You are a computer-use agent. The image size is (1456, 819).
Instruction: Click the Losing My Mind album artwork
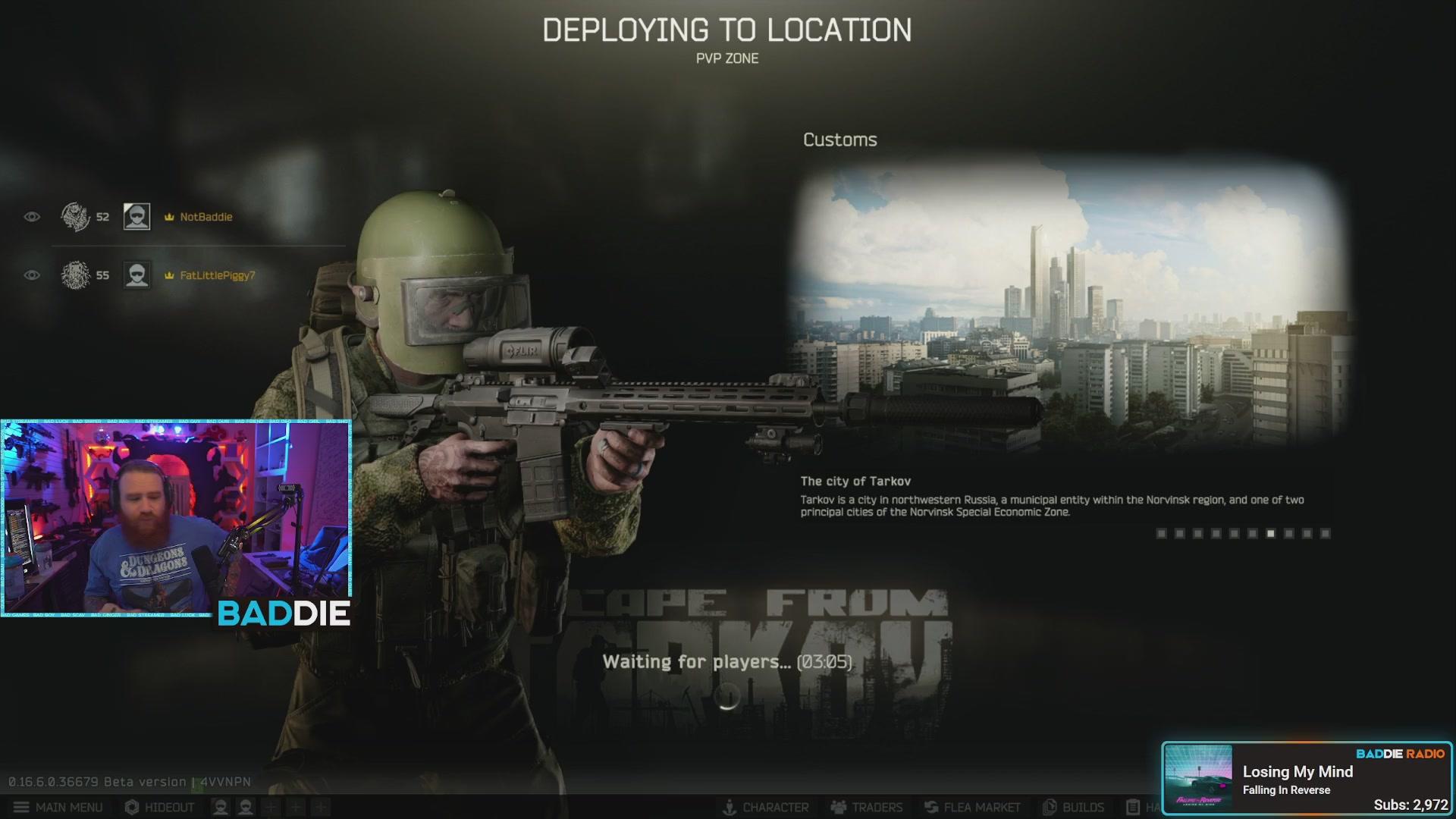(1197, 775)
